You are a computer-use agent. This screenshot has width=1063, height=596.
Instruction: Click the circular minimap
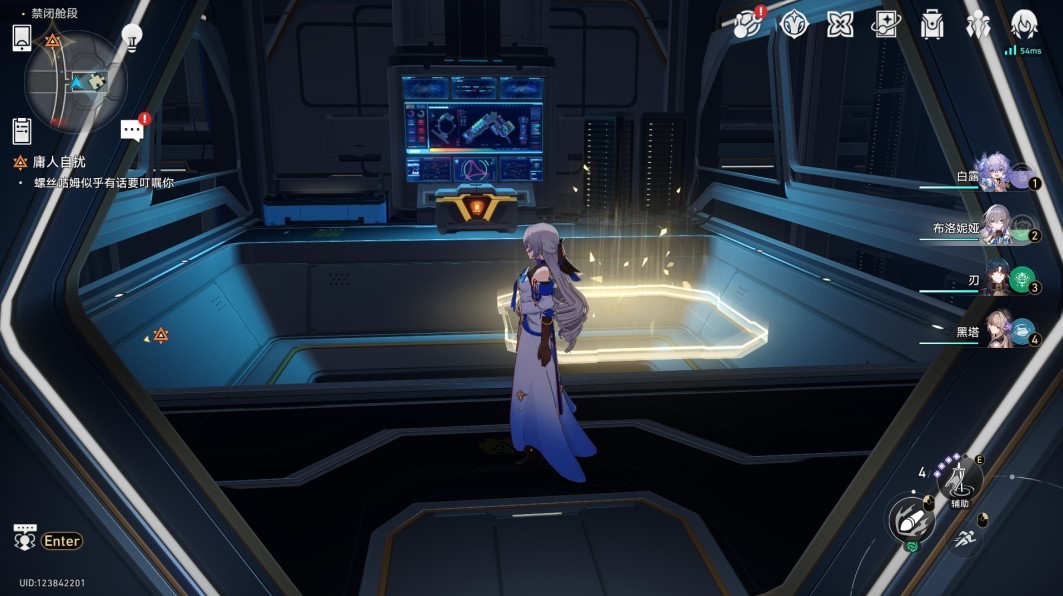point(76,82)
